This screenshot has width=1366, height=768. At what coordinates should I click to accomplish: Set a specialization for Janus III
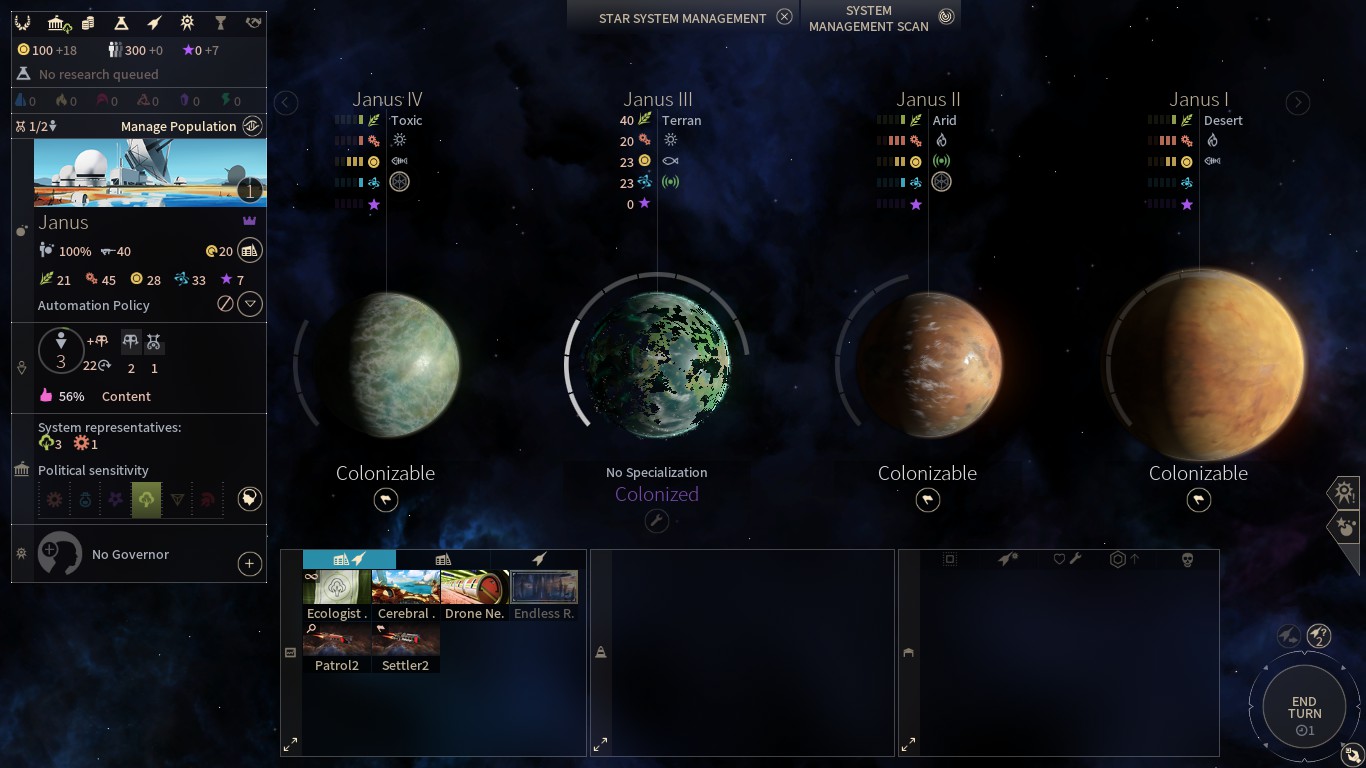pos(657,520)
